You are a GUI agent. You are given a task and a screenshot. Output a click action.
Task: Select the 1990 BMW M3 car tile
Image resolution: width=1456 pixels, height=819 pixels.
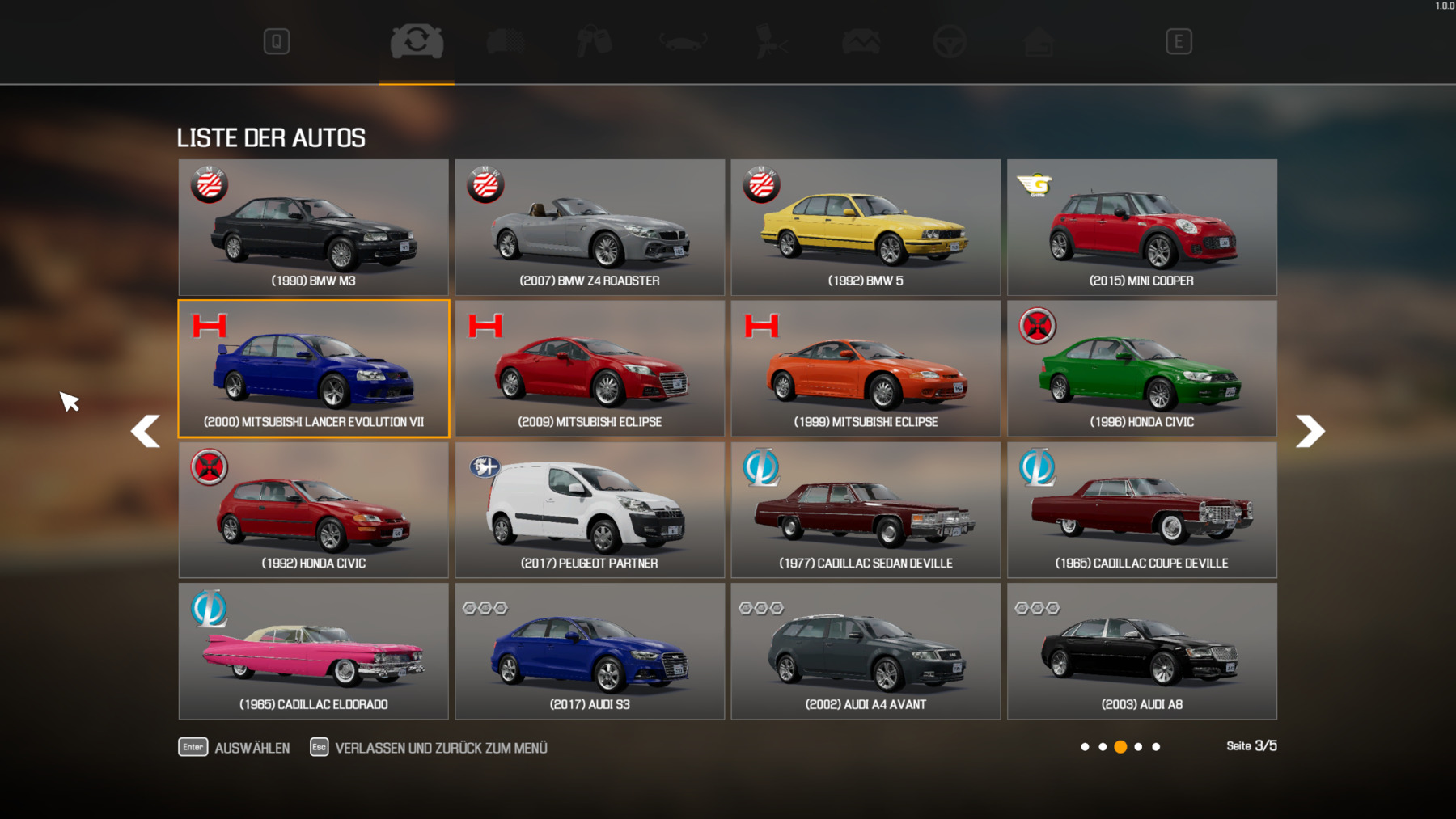(313, 227)
